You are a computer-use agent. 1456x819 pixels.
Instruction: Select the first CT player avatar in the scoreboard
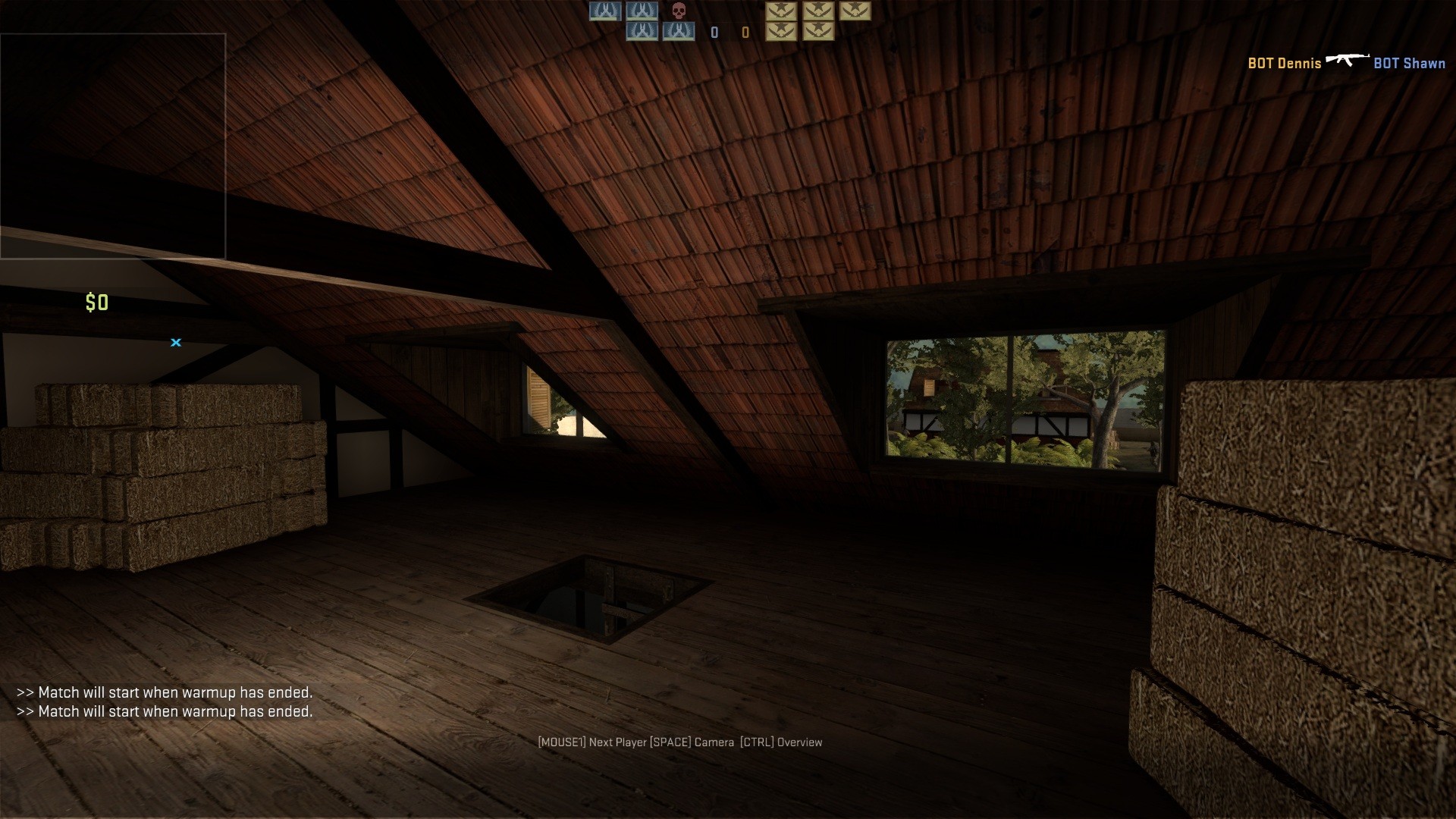pos(606,11)
